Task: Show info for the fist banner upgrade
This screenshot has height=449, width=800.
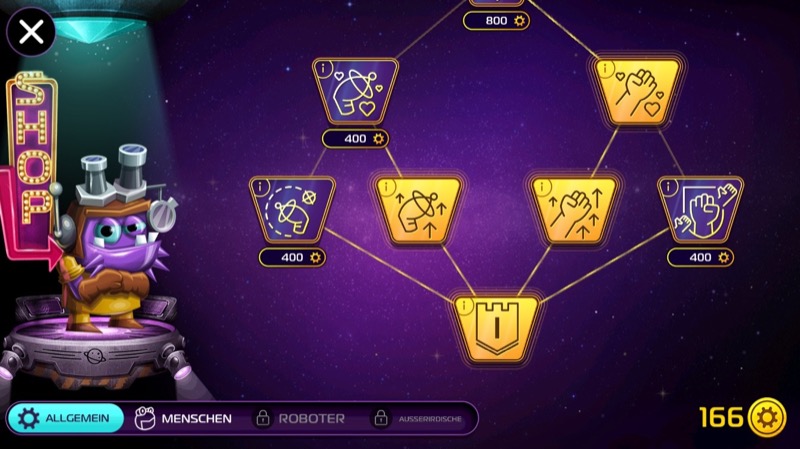Action: 667,186
